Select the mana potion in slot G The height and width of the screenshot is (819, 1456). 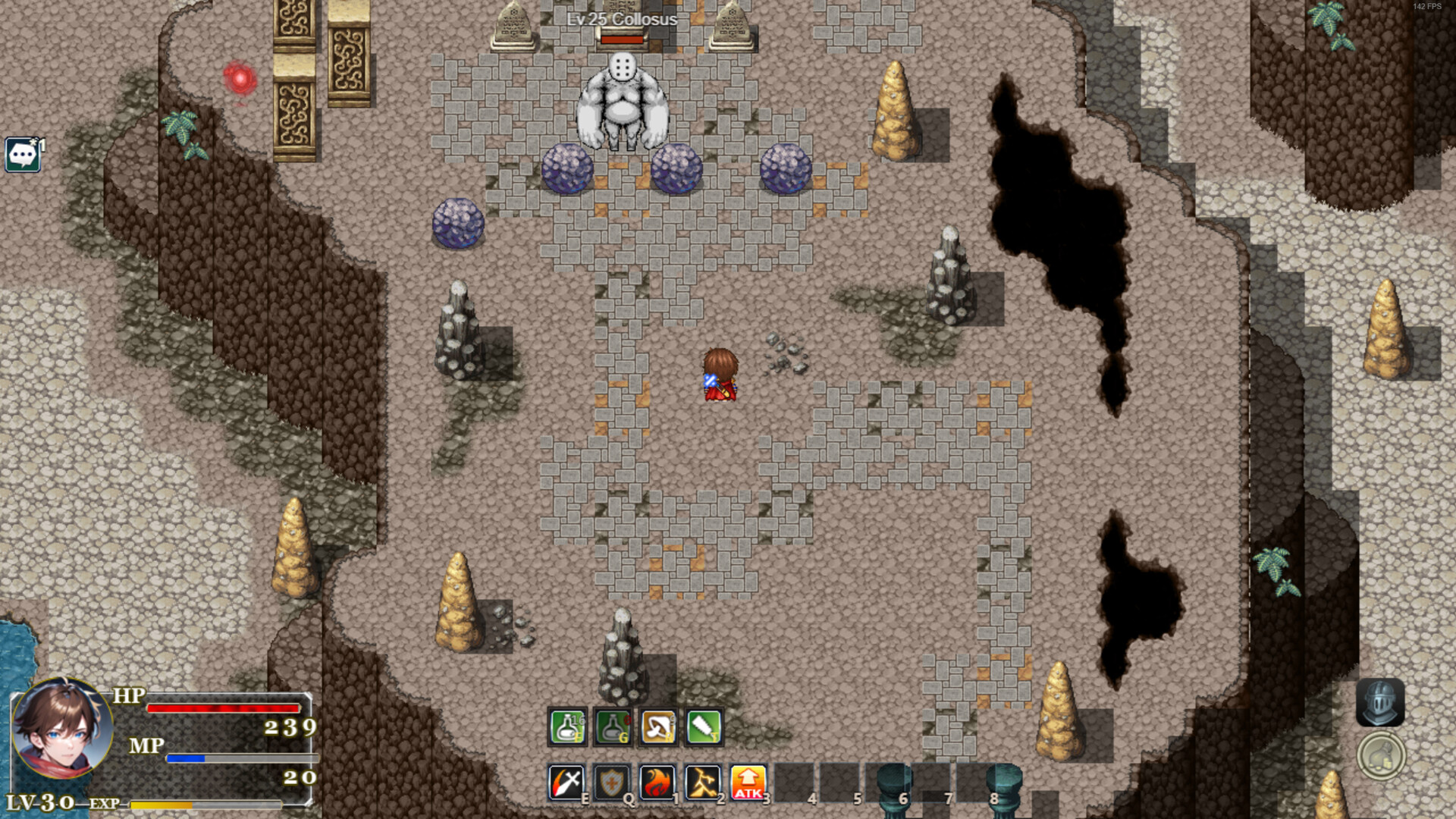coord(612,726)
